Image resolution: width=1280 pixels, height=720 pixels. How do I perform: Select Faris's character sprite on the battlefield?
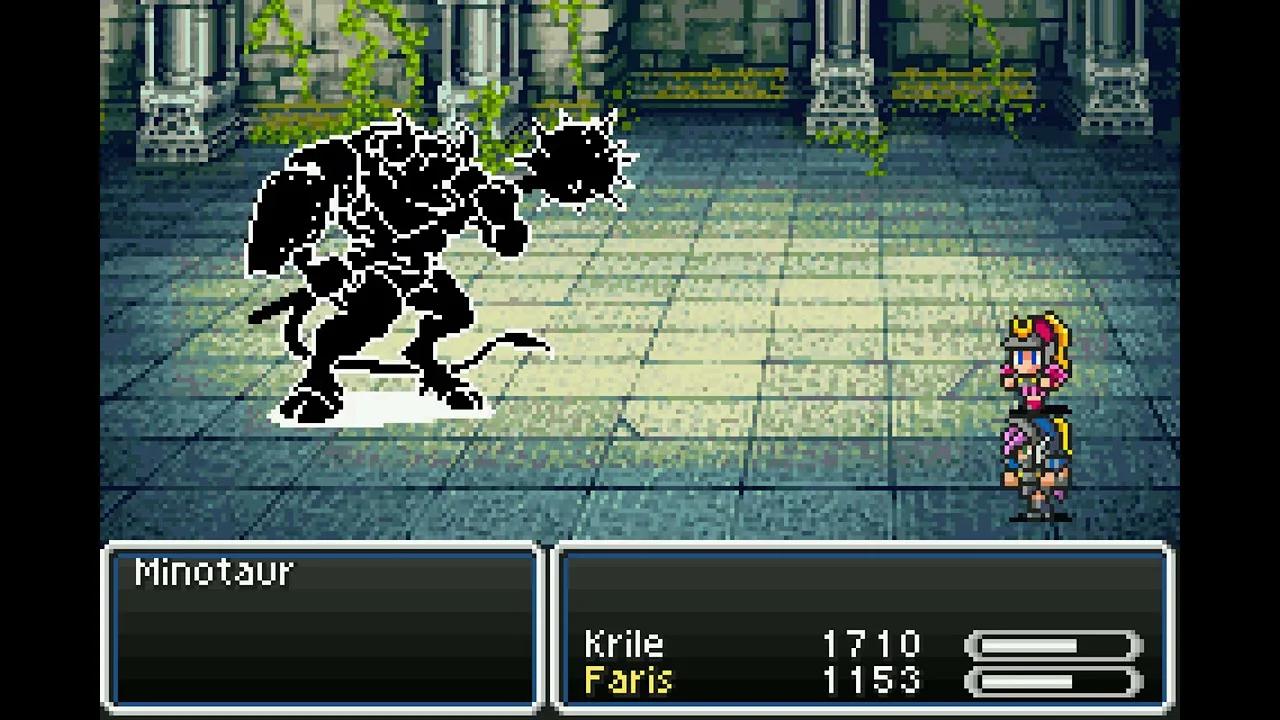click(1035, 460)
